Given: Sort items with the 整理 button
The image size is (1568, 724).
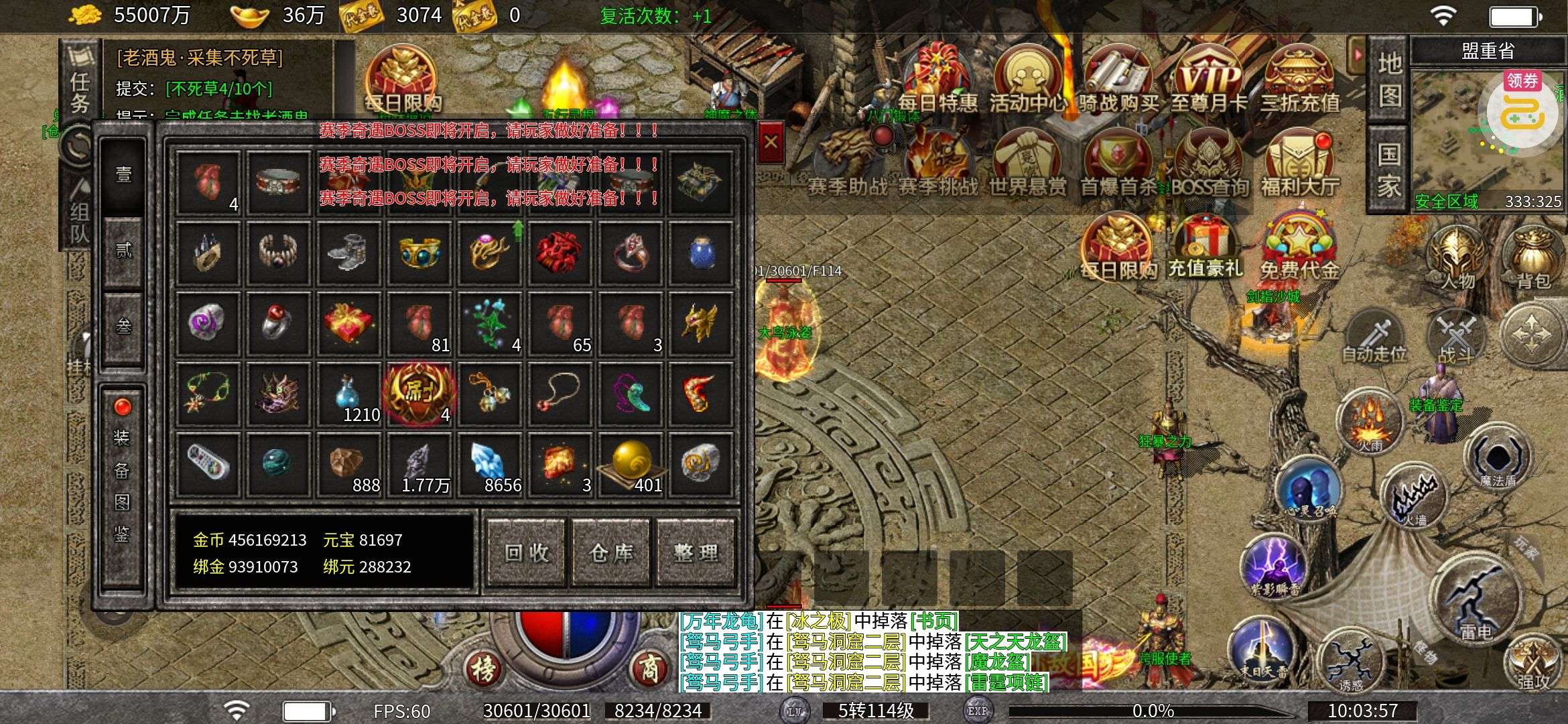Looking at the screenshot, I should click(x=696, y=552).
